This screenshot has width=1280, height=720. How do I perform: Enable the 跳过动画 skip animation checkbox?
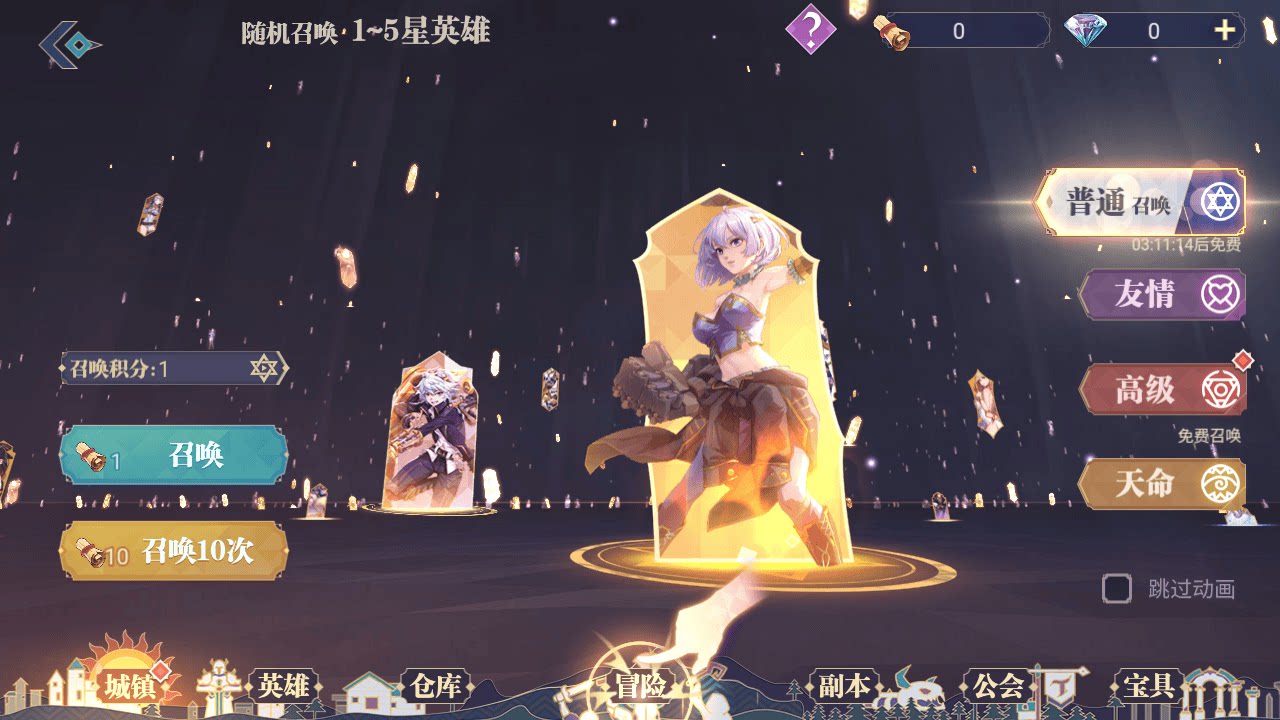tap(1115, 591)
